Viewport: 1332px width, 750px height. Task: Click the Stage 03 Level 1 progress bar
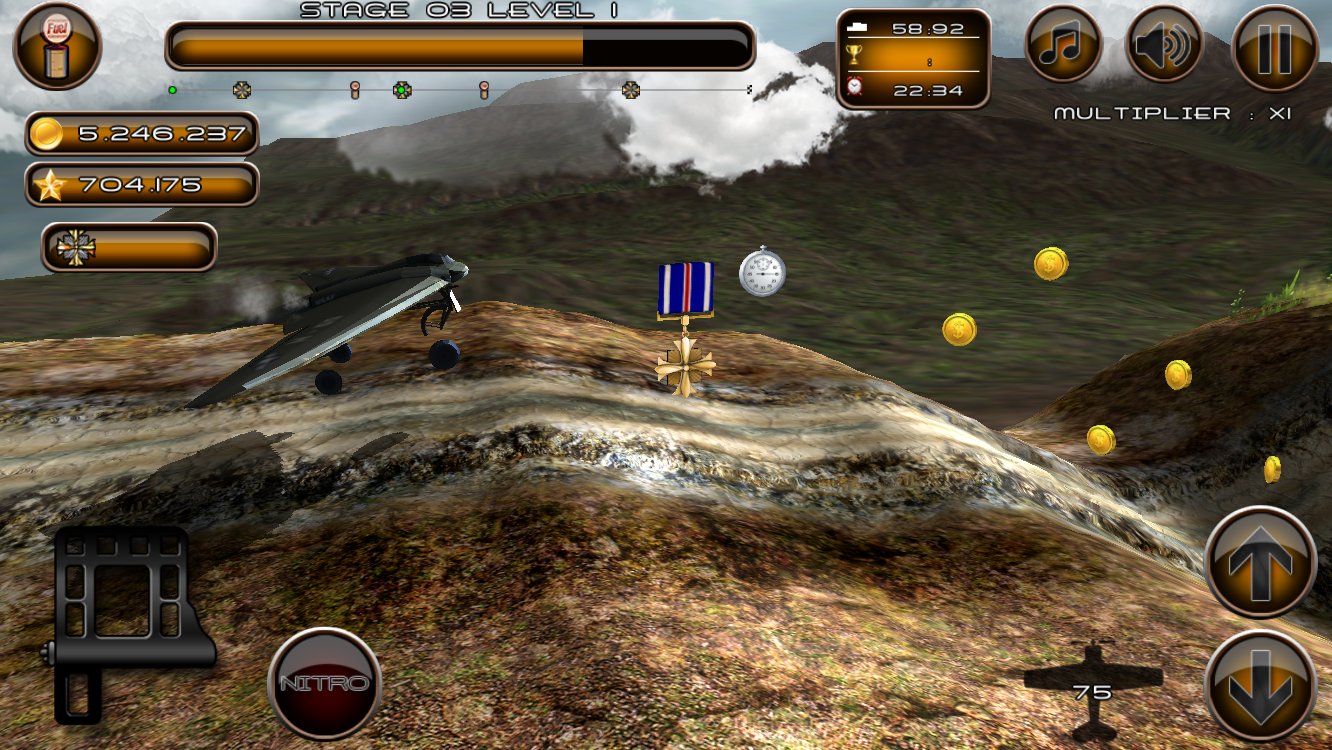[x=460, y=43]
